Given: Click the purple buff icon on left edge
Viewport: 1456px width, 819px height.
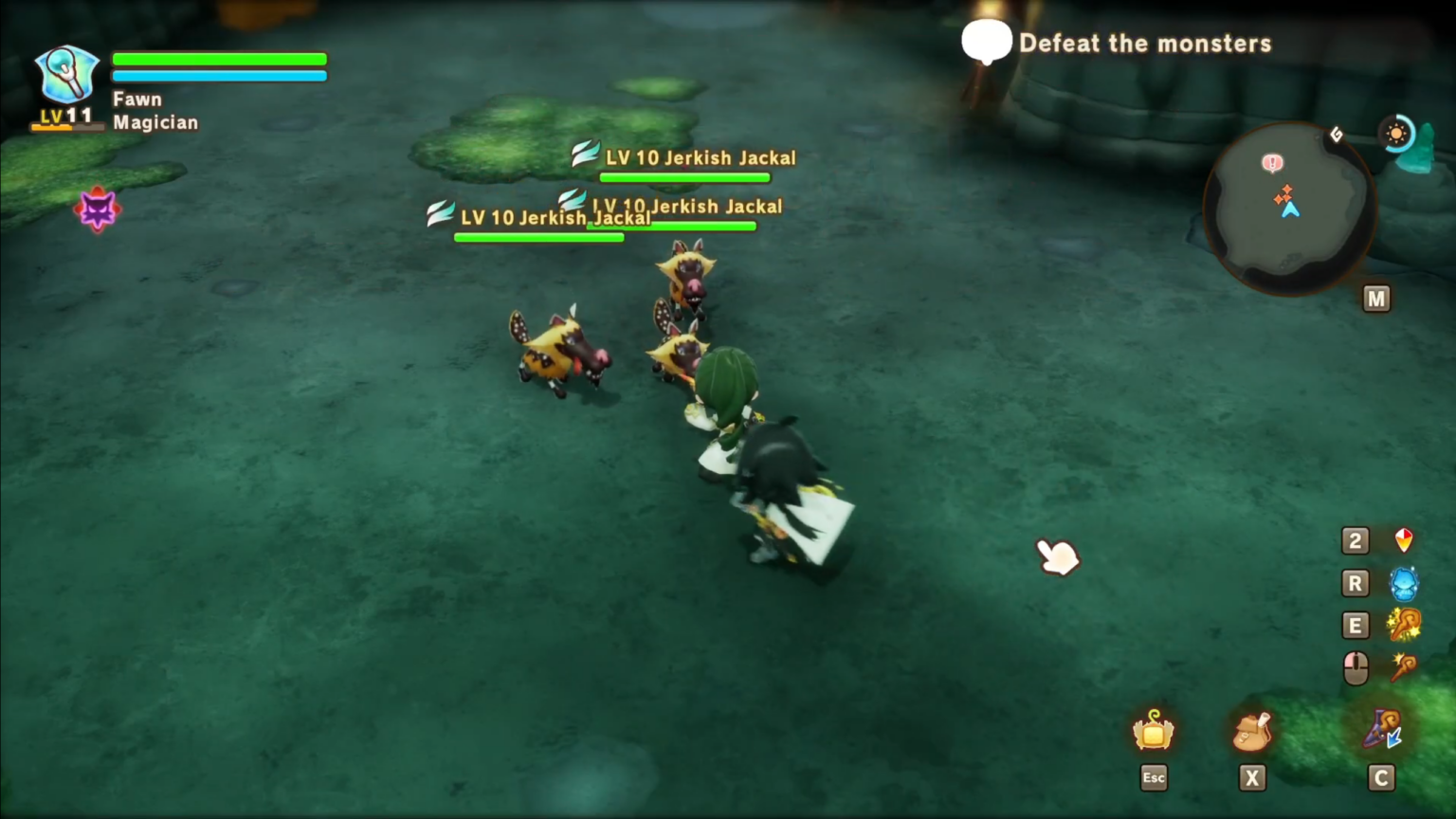Looking at the screenshot, I should (98, 209).
